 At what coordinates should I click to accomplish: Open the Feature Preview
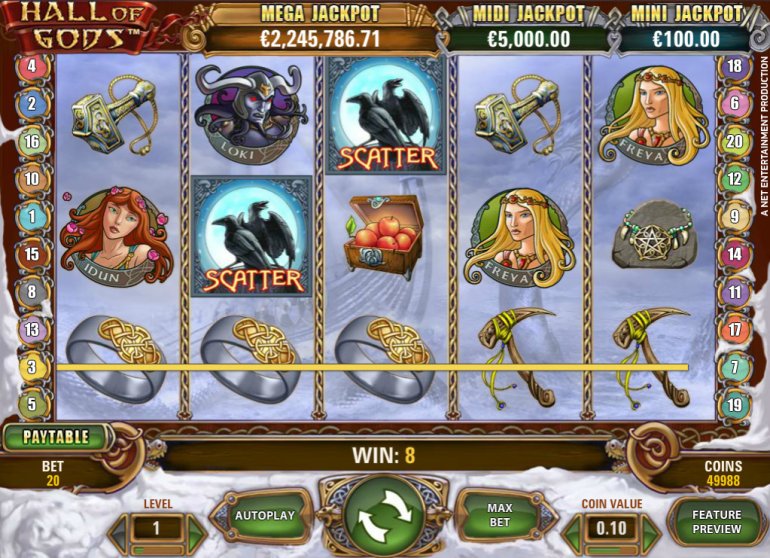click(716, 521)
